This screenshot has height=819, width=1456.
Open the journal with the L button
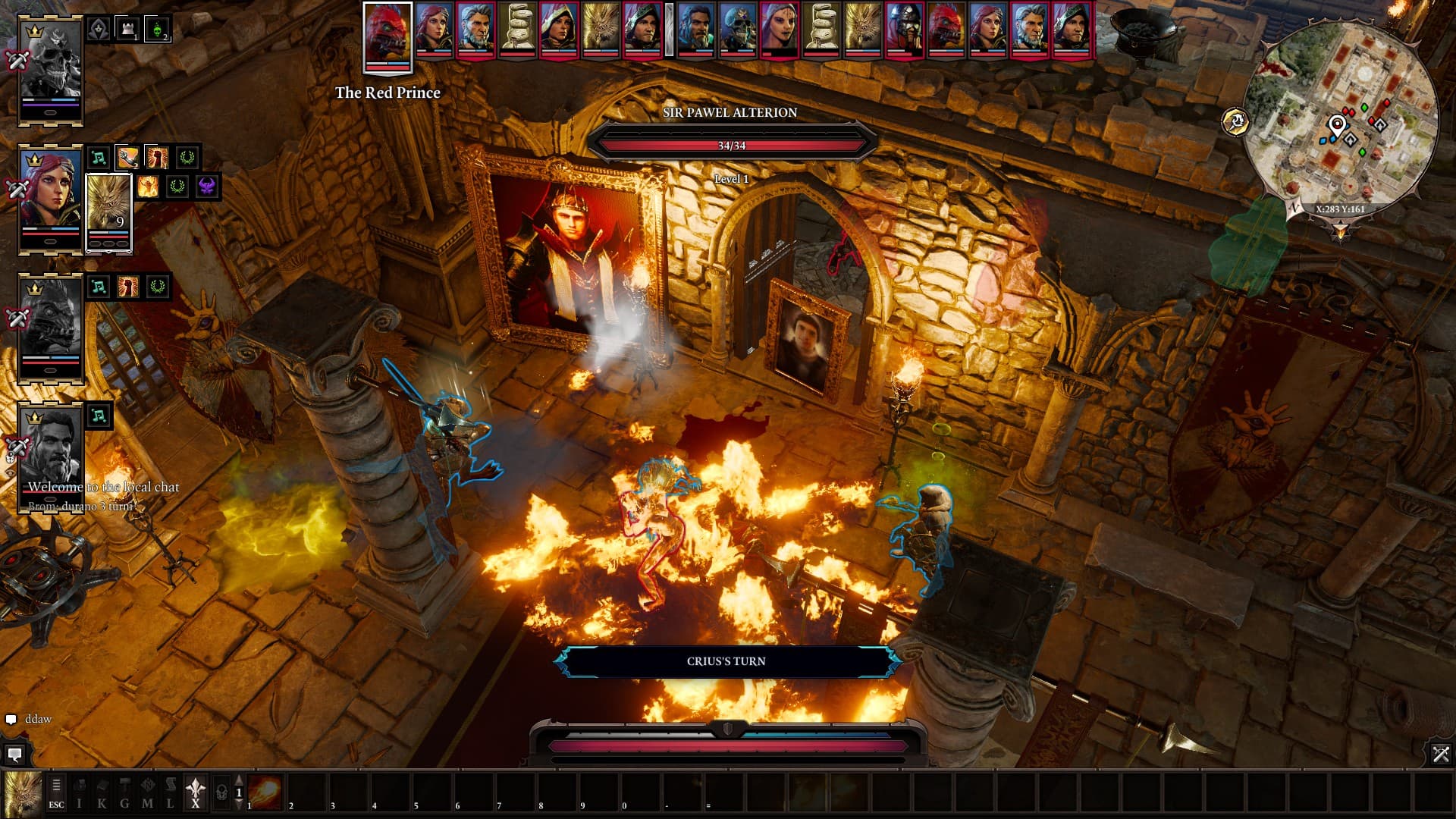[170, 793]
